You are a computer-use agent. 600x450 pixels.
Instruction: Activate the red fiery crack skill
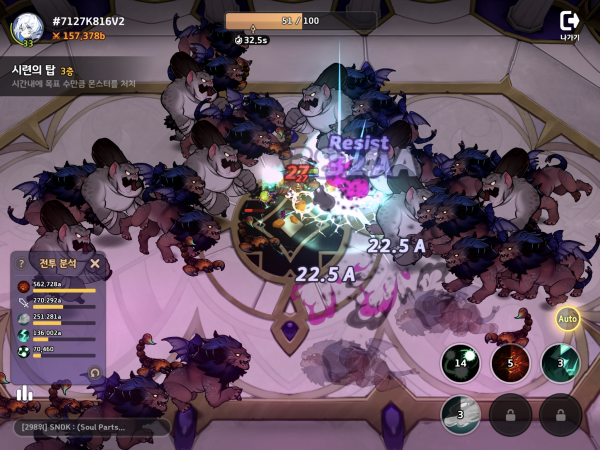[x=510, y=363]
